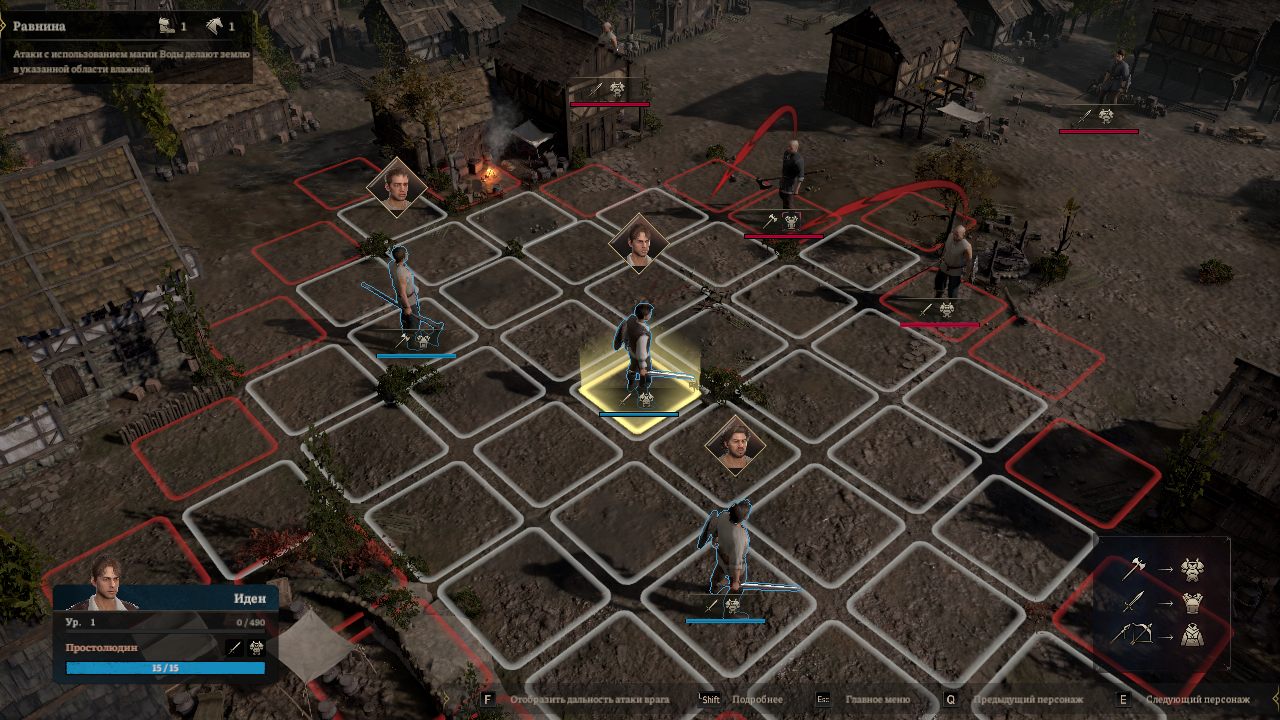The height and width of the screenshot is (720, 1280).
Task: Pick the ally portrait beside the forge fire
Action: (x=397, y=186)
